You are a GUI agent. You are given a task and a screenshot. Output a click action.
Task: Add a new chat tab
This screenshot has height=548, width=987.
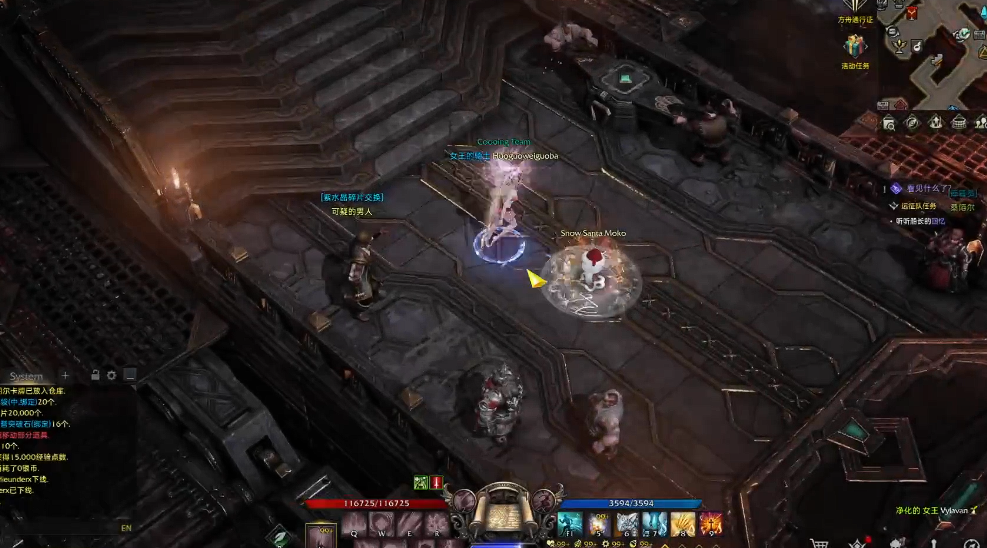click(66, 376)
